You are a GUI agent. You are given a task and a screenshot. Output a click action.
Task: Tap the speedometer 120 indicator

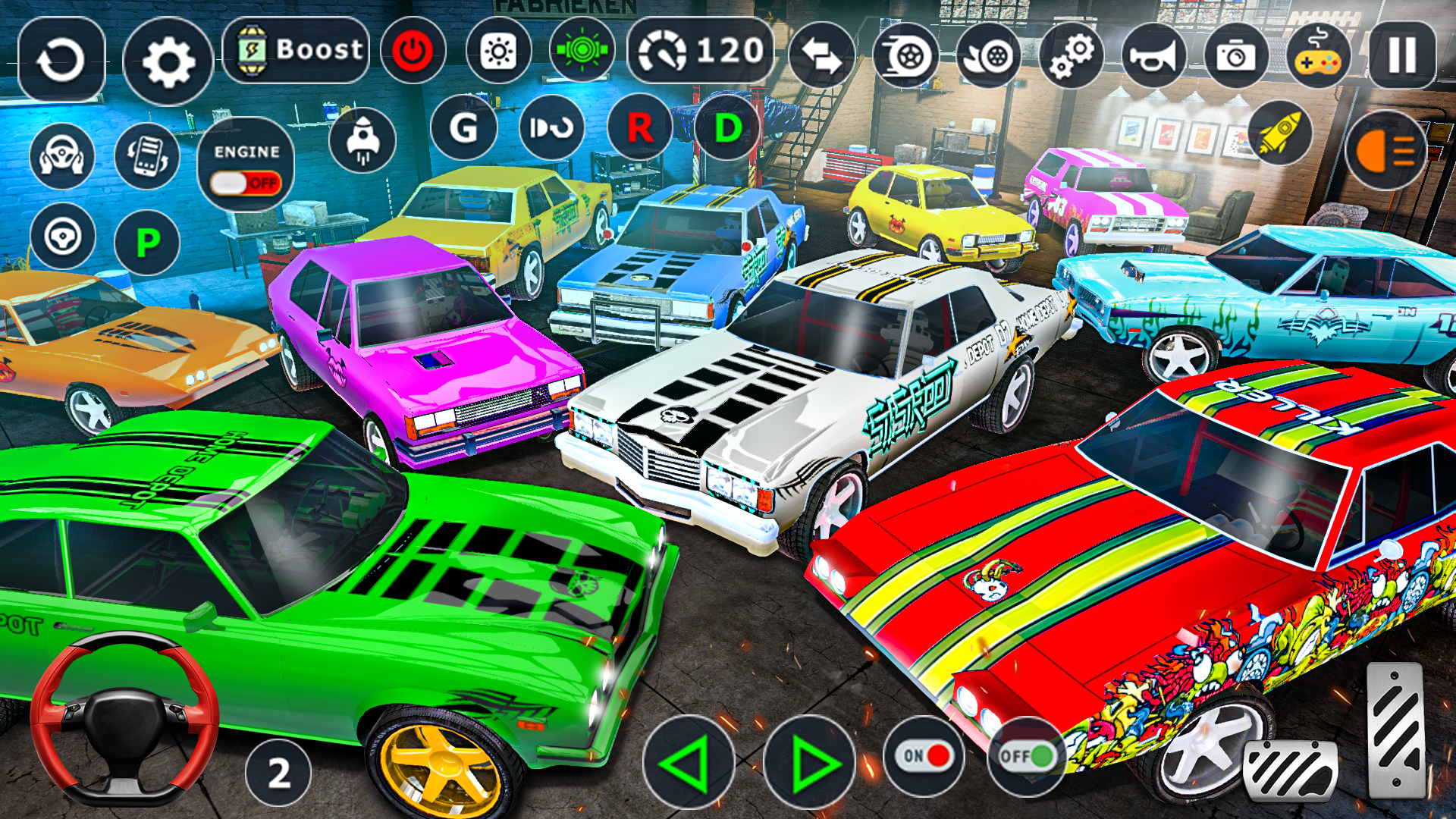pyautogui.click(x=701, y=51)
